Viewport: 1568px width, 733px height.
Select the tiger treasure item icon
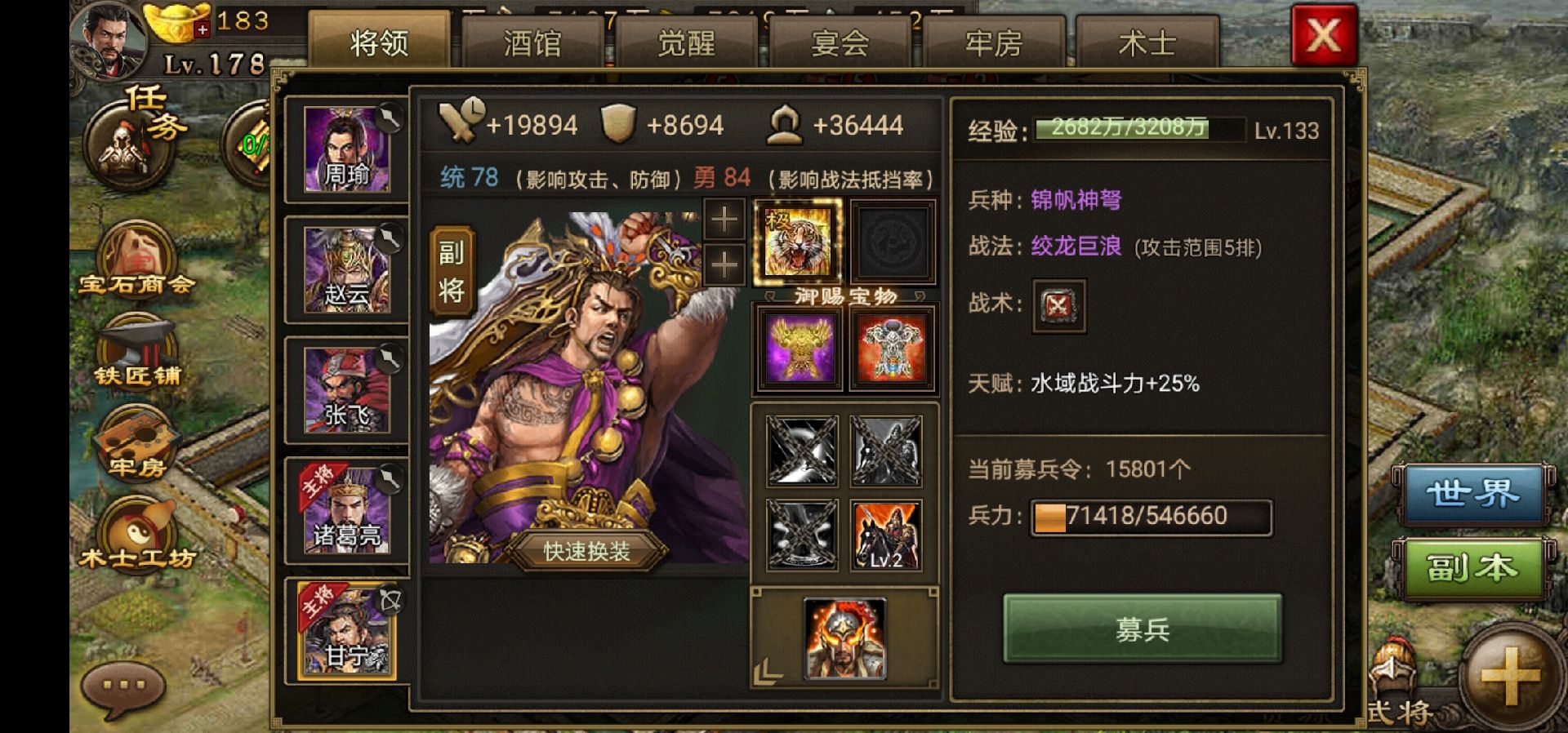796,243
